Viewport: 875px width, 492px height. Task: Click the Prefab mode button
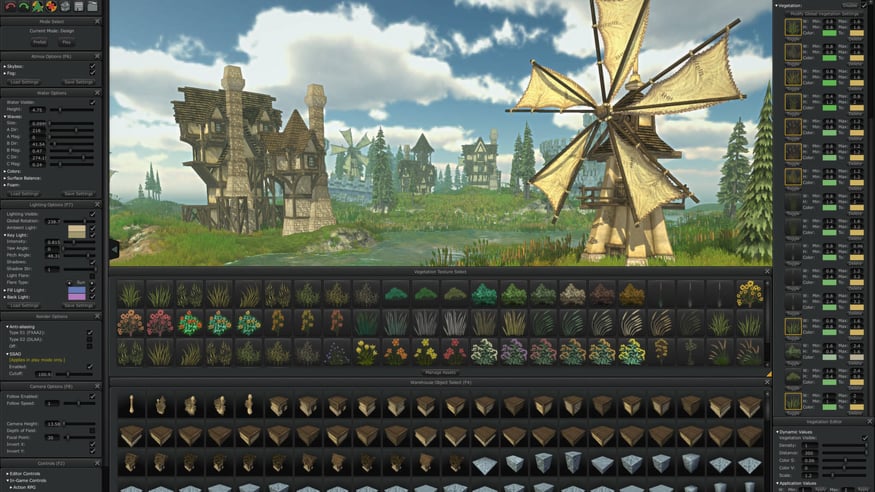click(x=39, y=42)
